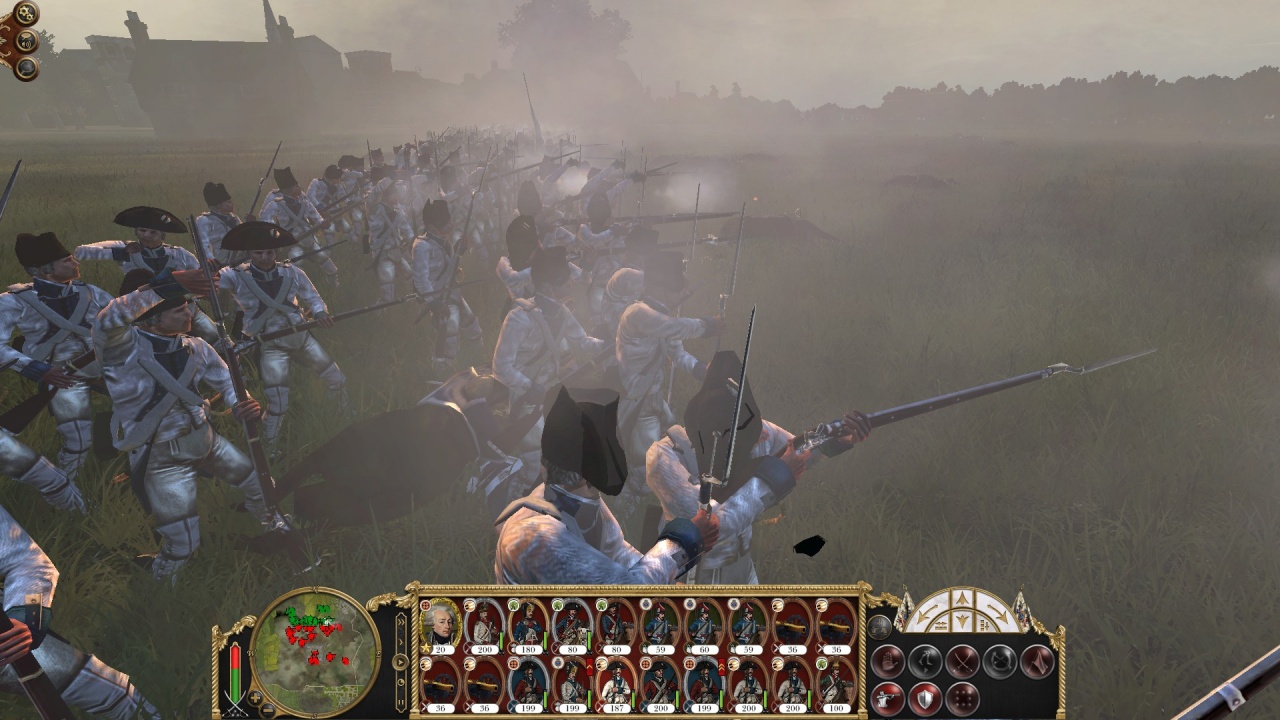Viewport: 1280px width, 720px height.
Task: Order withdraw using the flag icon
Action: (x=1037, y=660)
